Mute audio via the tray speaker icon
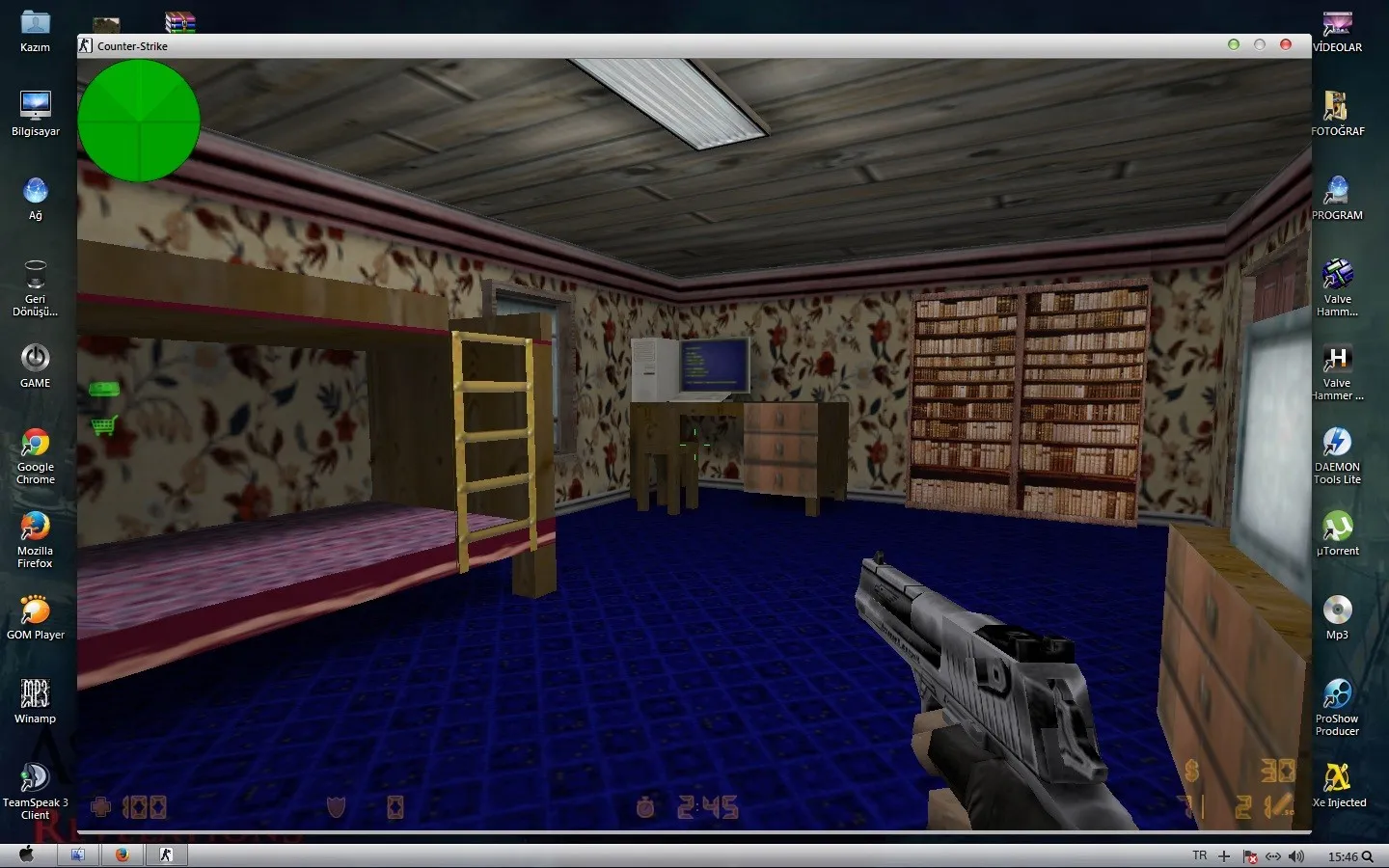Screen dimensions: 1389x868 tap(1294, 855)
